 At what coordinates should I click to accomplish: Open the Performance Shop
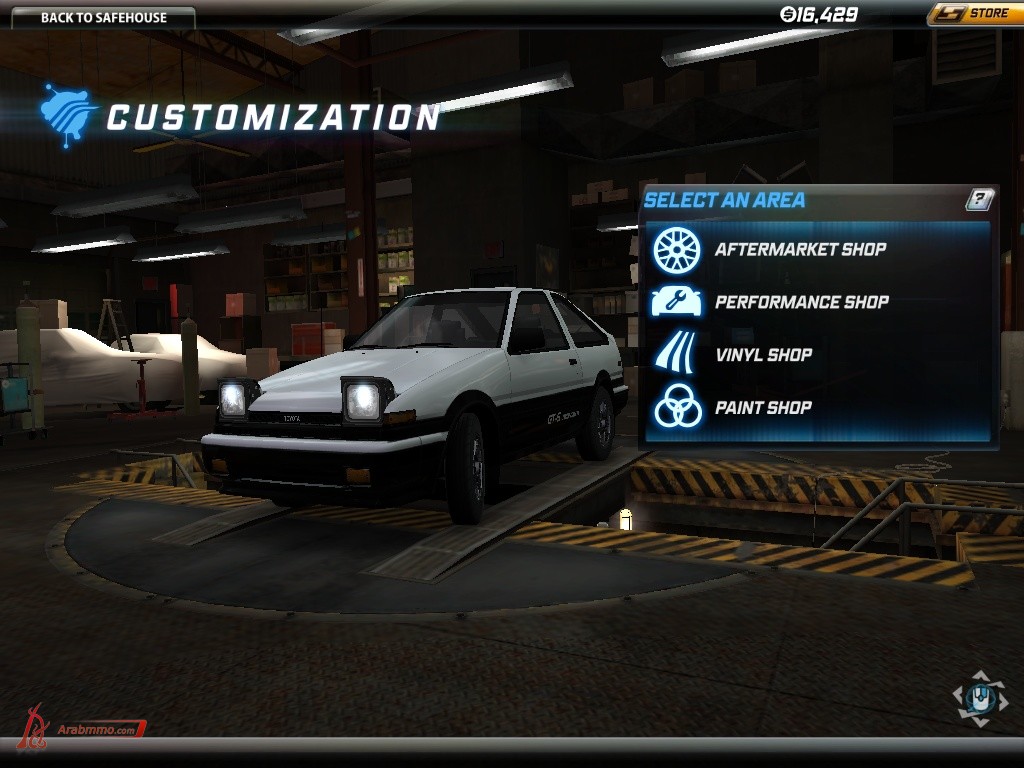tap(801, 302)
